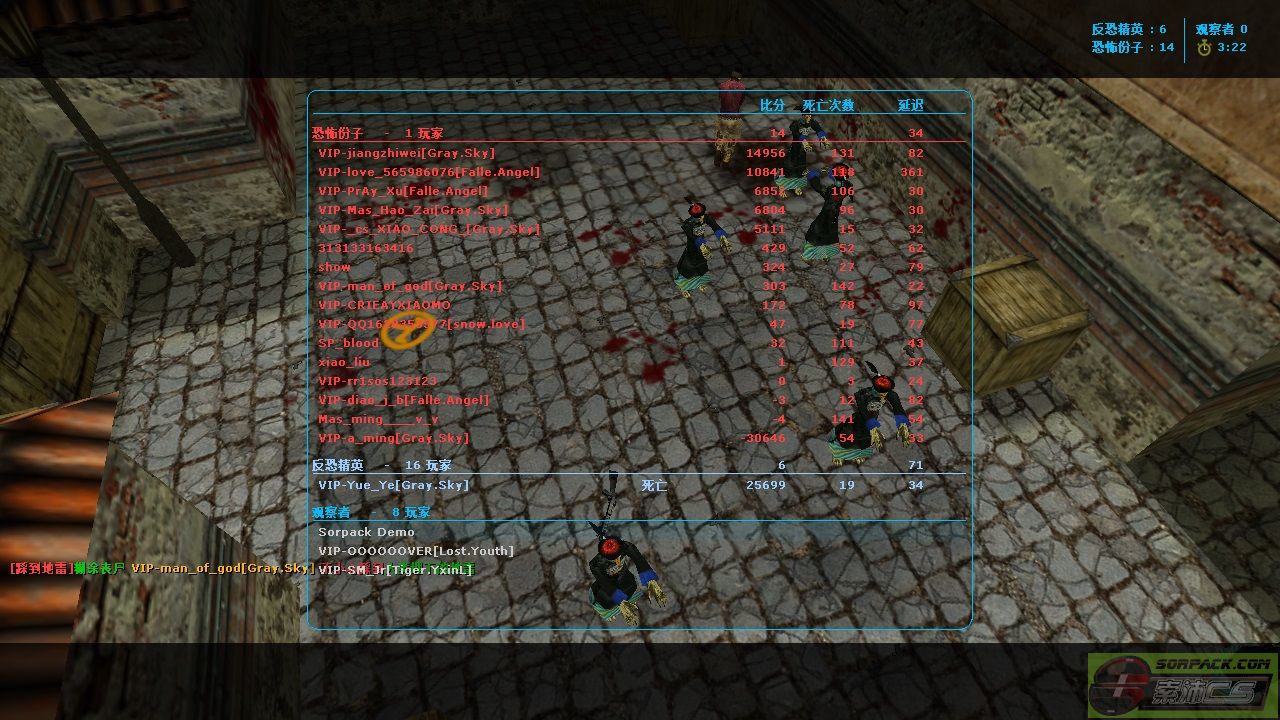Pick player 313133163416 from the scoreboard

(x=366, y=248)
